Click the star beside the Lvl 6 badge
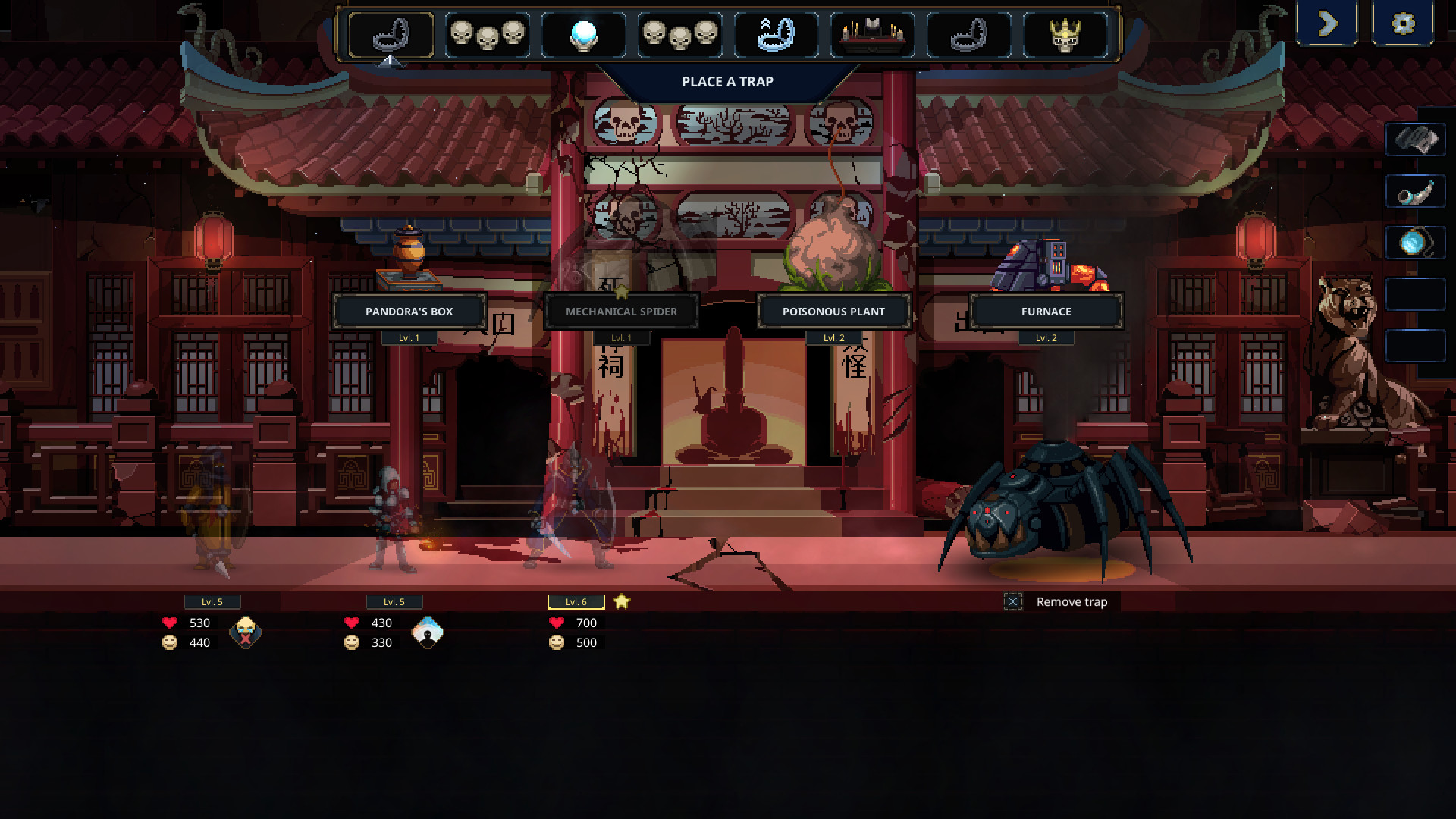Viewport: 1456px width, 819px height. 620,601
